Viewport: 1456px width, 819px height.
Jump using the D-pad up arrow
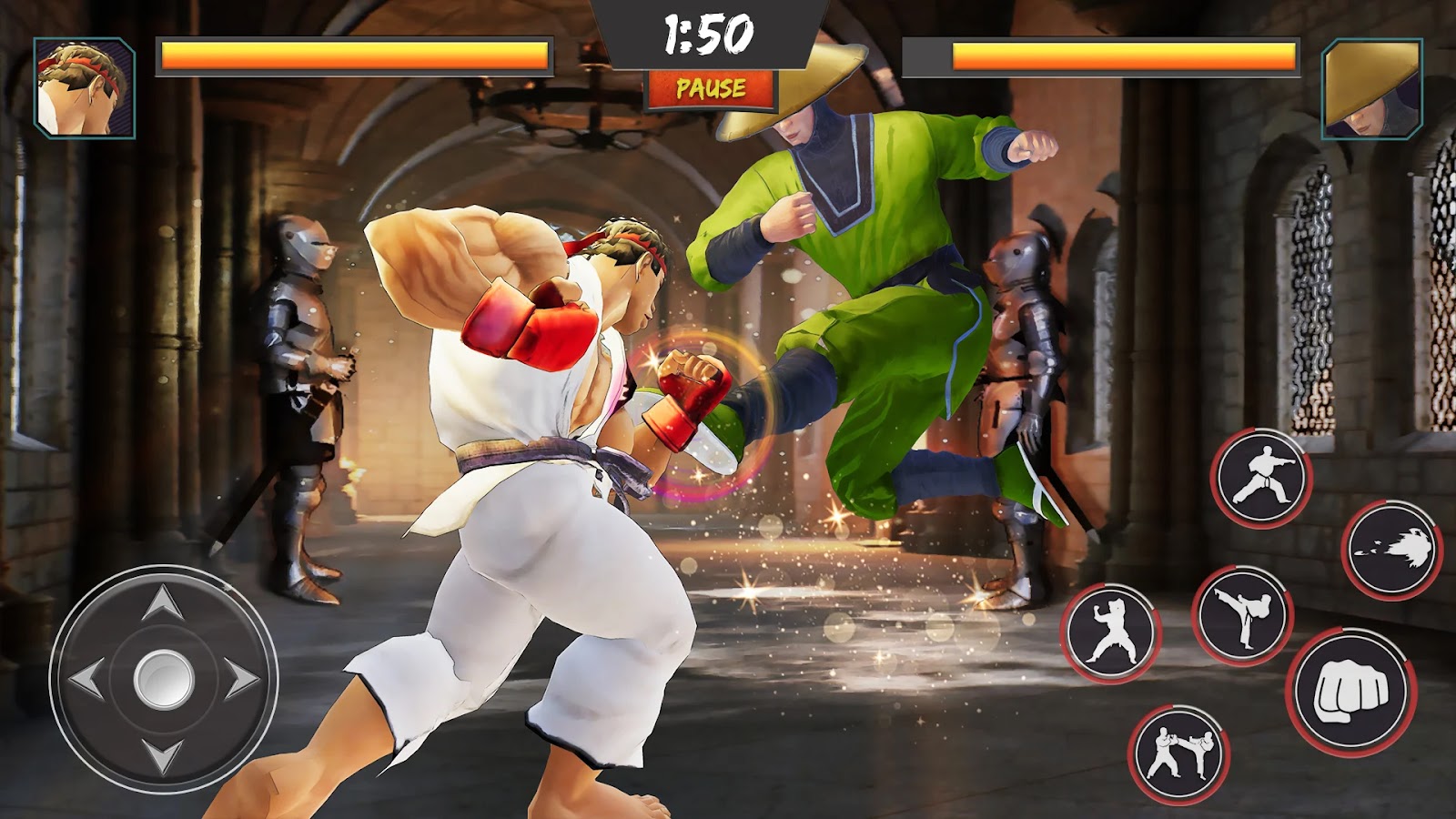point(164,603)
